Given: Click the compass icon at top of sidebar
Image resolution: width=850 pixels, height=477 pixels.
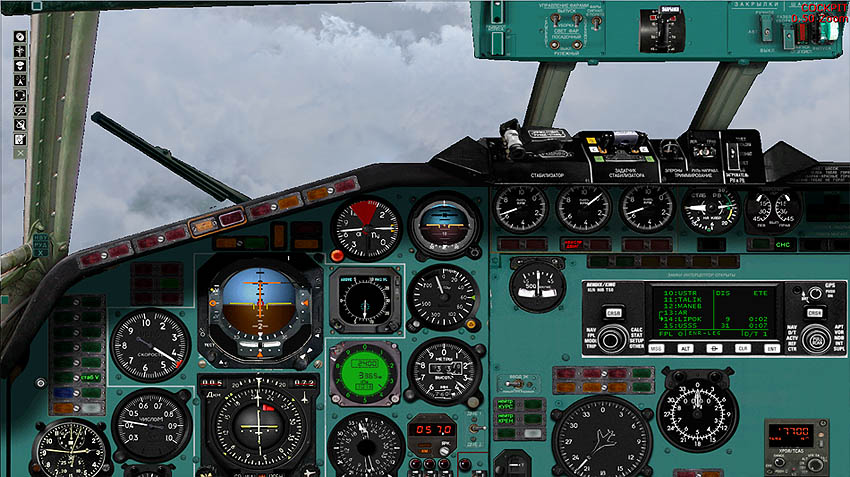Looking at the screenshot, I should [20, 37].
